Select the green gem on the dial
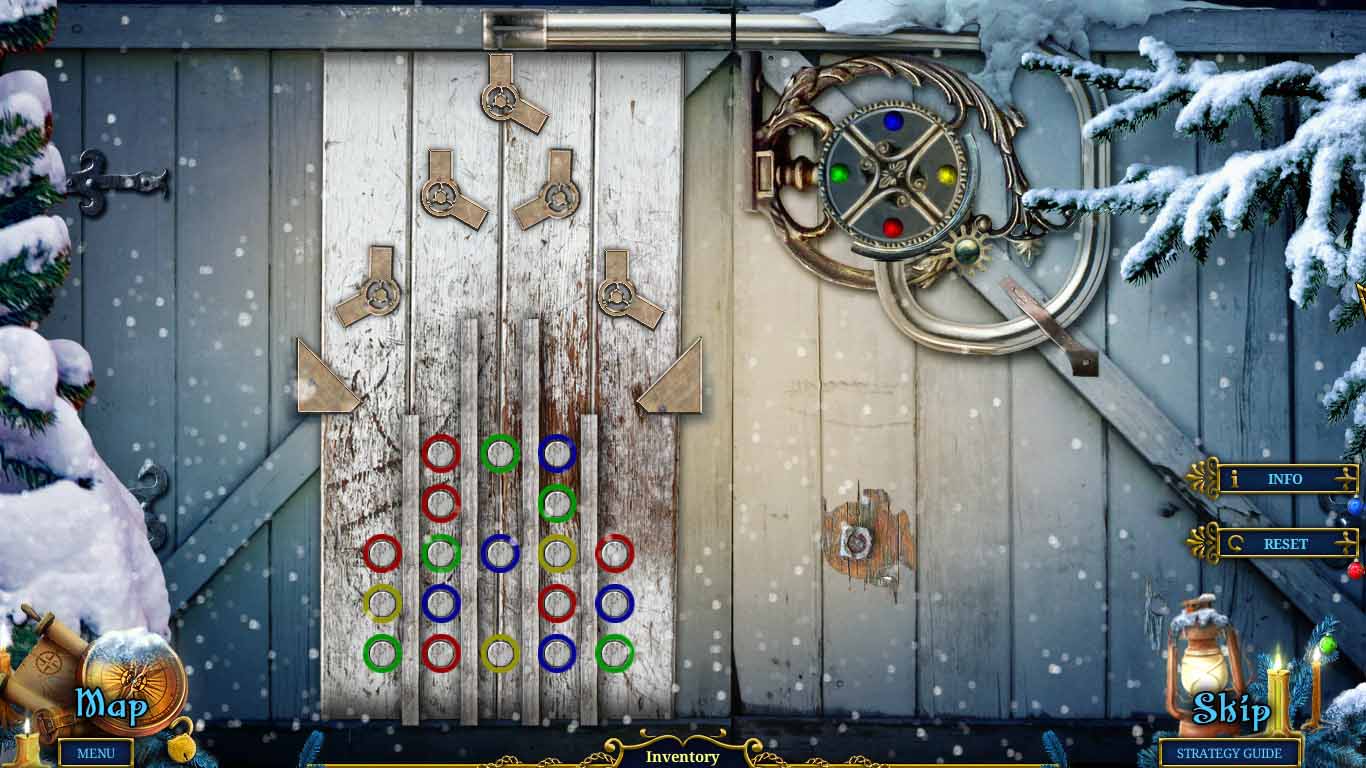This screenshot has height=768, width=1366. [839, 172]
